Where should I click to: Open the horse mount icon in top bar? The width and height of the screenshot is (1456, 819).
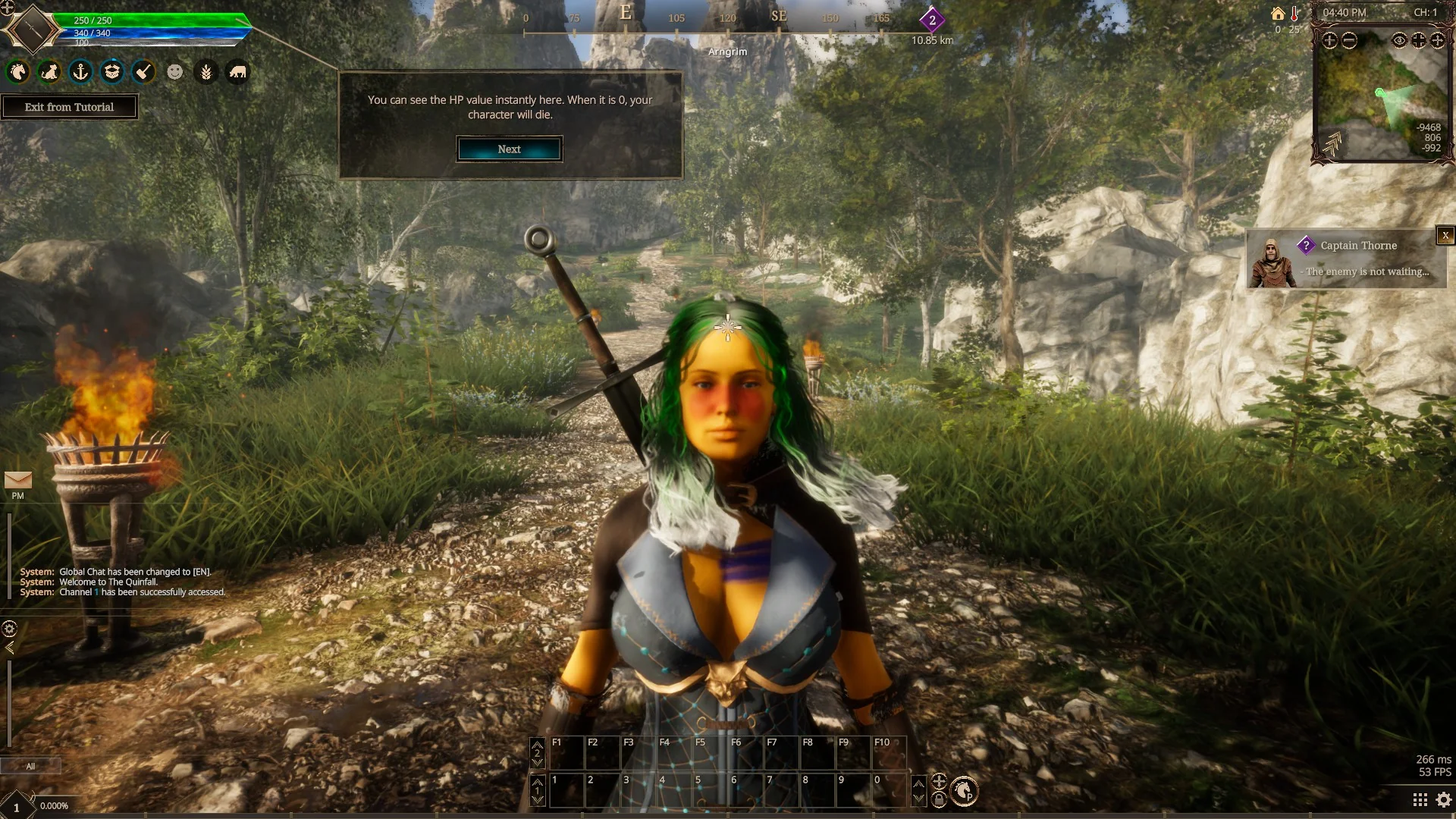tap(18, 72)
